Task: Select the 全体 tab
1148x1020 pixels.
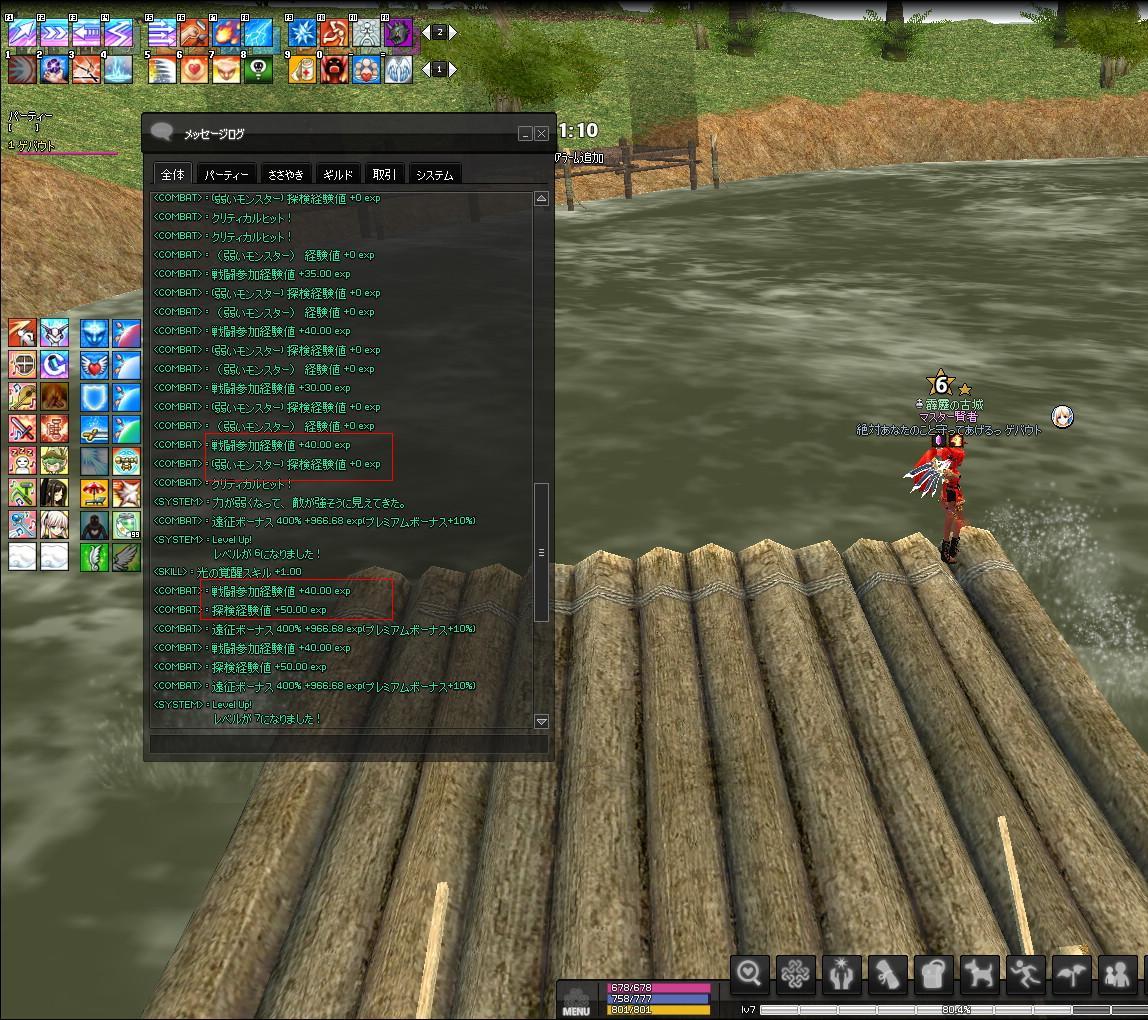Action: click(172, 175)
